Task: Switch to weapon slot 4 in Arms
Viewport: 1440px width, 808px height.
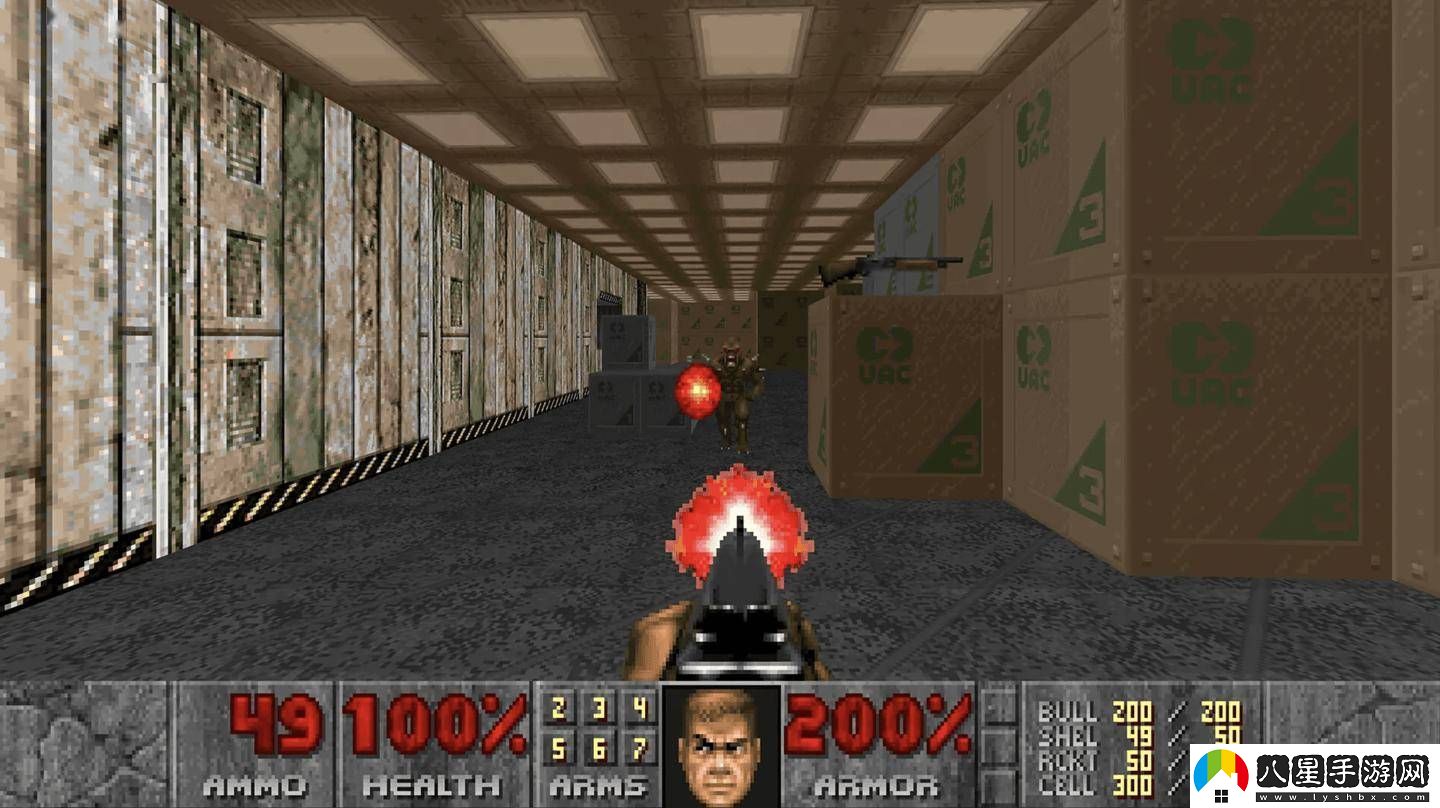Action: click(639, 710)
